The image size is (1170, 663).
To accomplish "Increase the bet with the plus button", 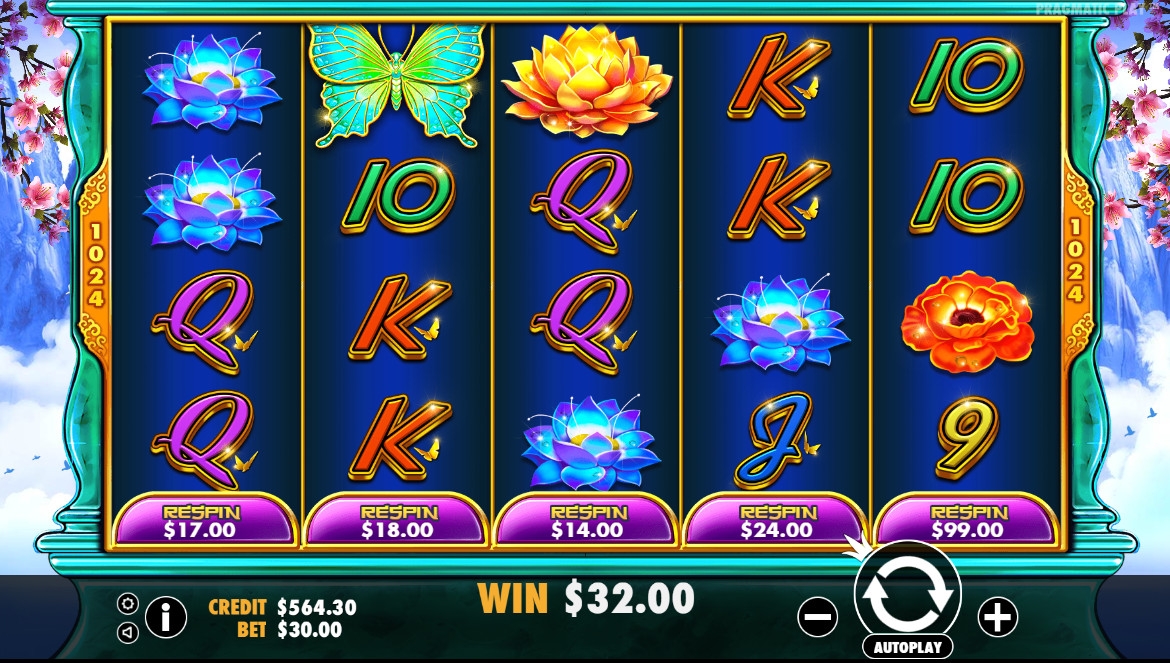I will [997, 617].
